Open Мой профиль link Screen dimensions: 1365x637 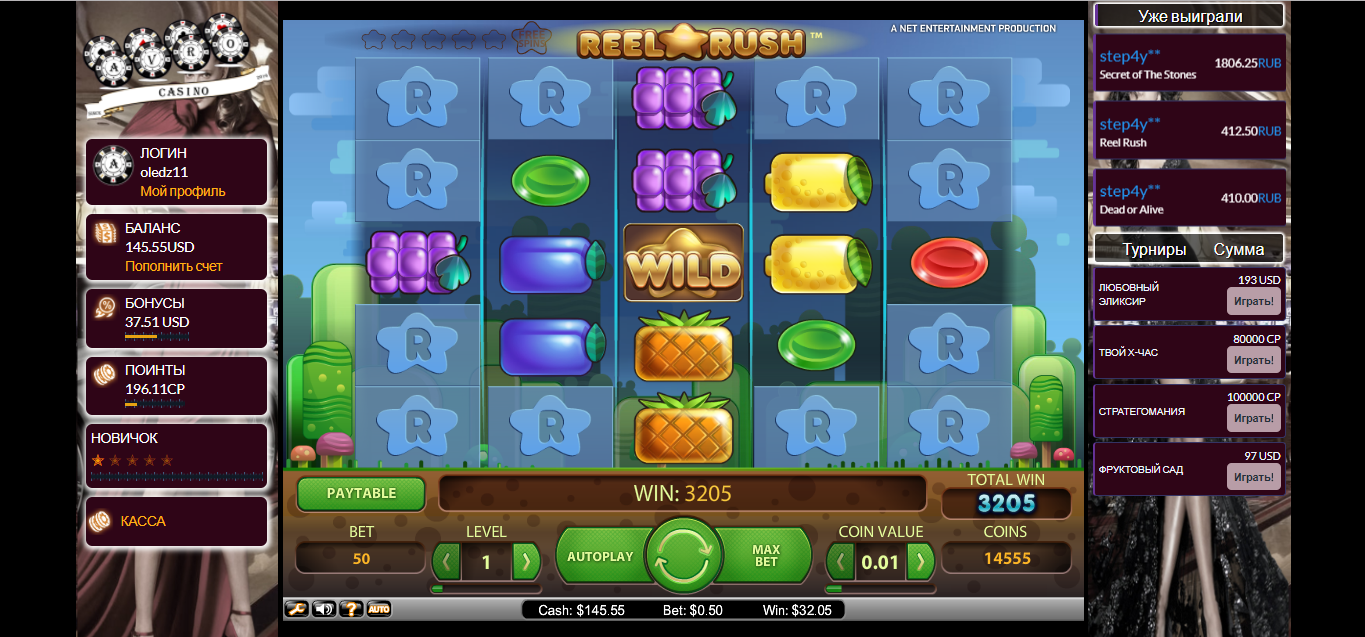(x=183, y=191)
